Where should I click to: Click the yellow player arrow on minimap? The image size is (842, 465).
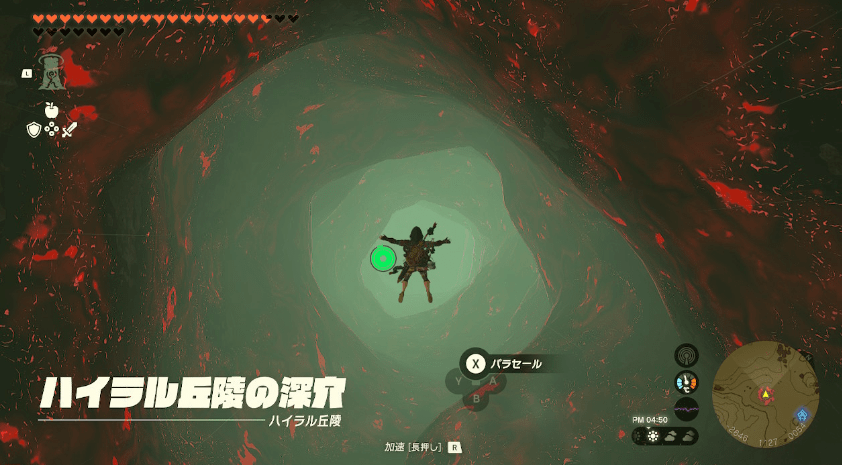click(766, 394)
